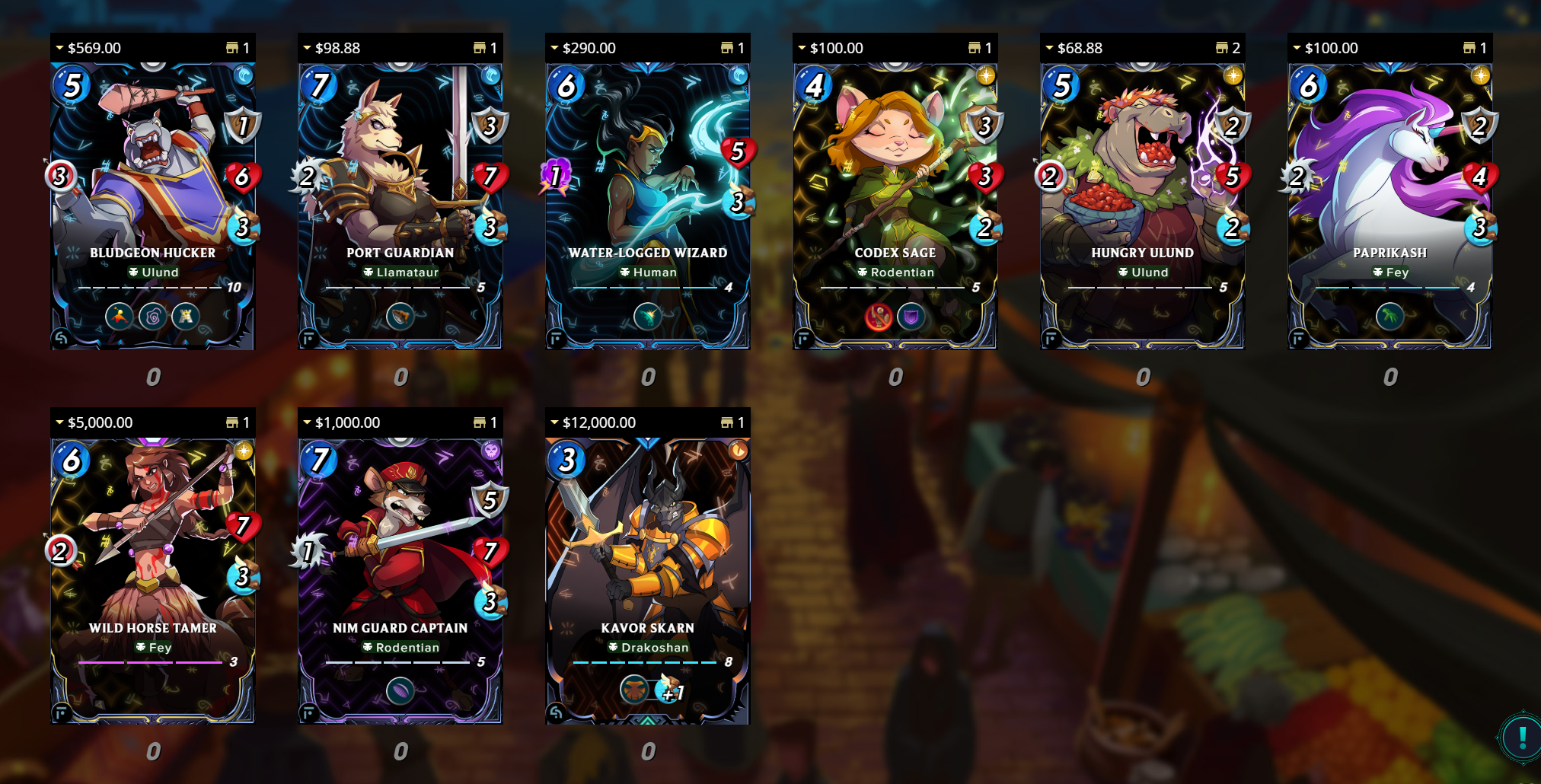Select the Codex Sage card
This screenshot has width=1541, height=784.
[895, 206]
